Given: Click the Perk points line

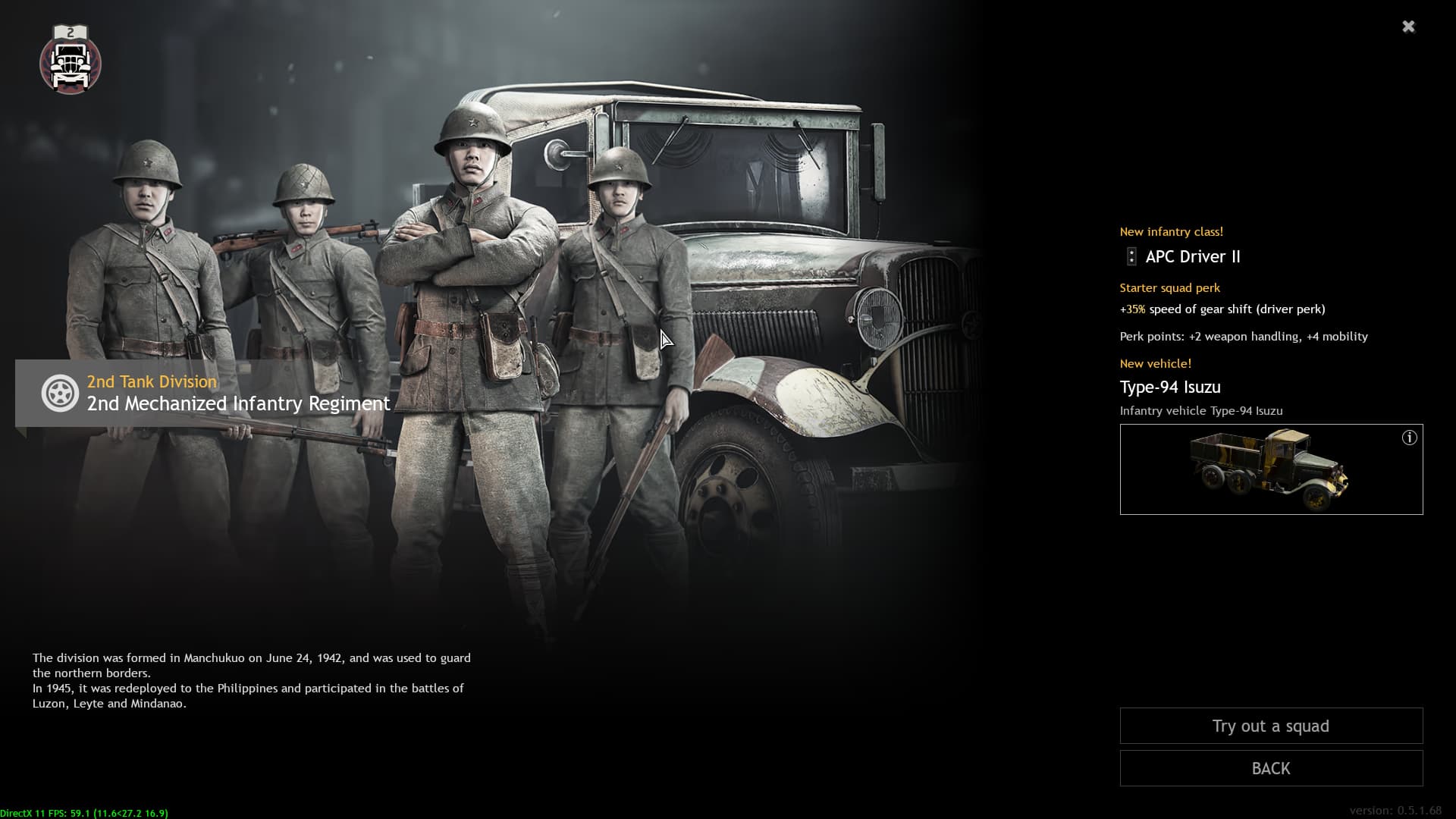Looking at the screenshot, I should coord(1244,336).
